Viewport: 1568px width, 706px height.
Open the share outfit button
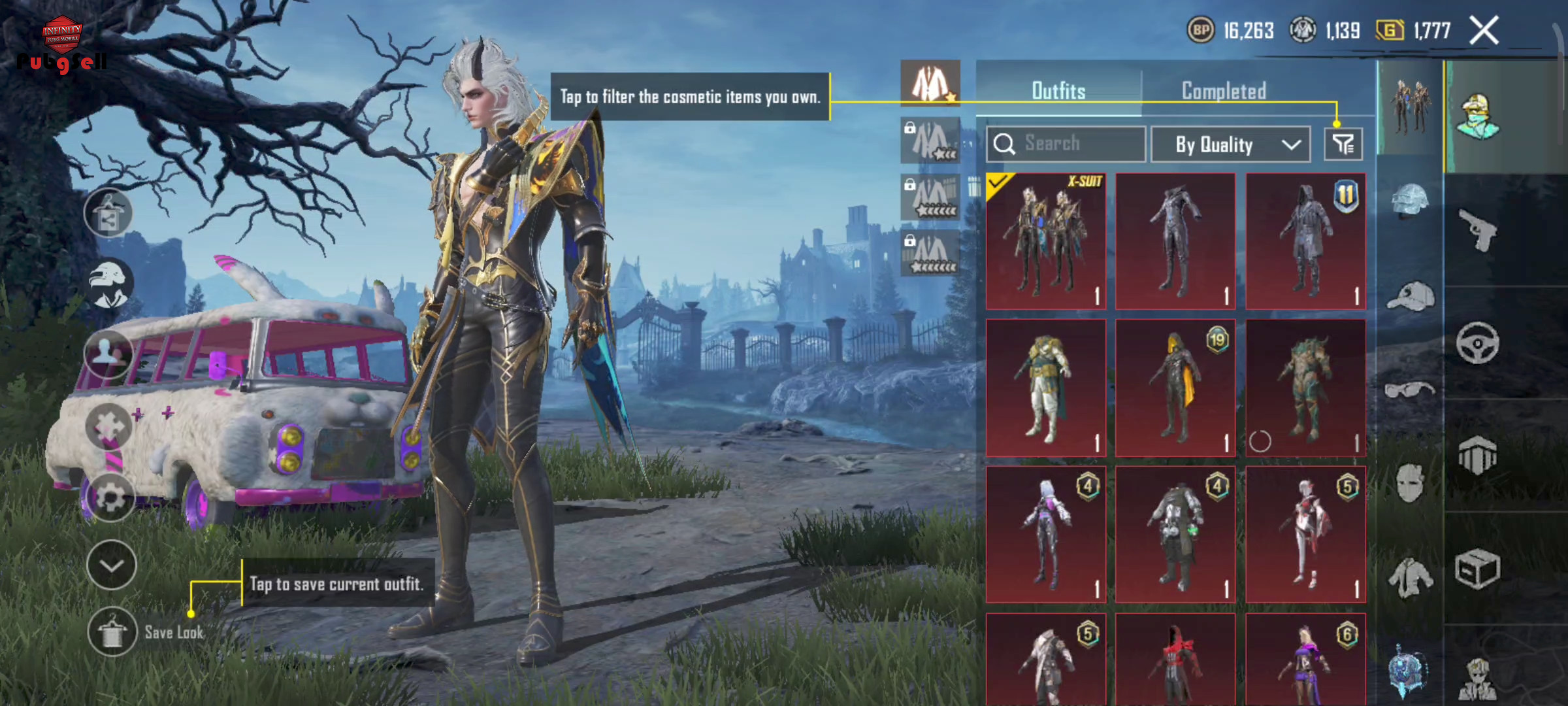tap(108, 214)
